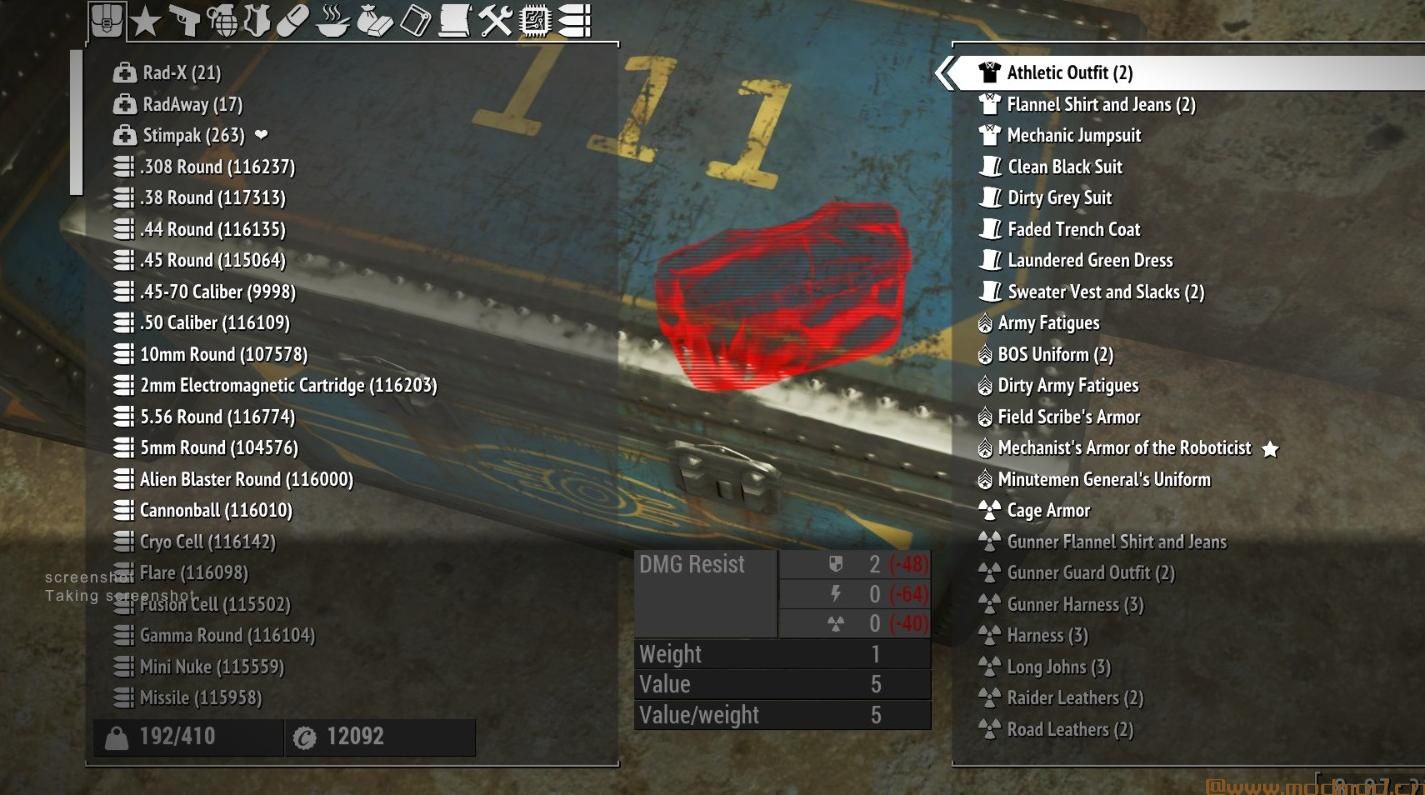Open the pill aid items tab
The height and width of the screenshot is (795, 1425).
point(292,20)
